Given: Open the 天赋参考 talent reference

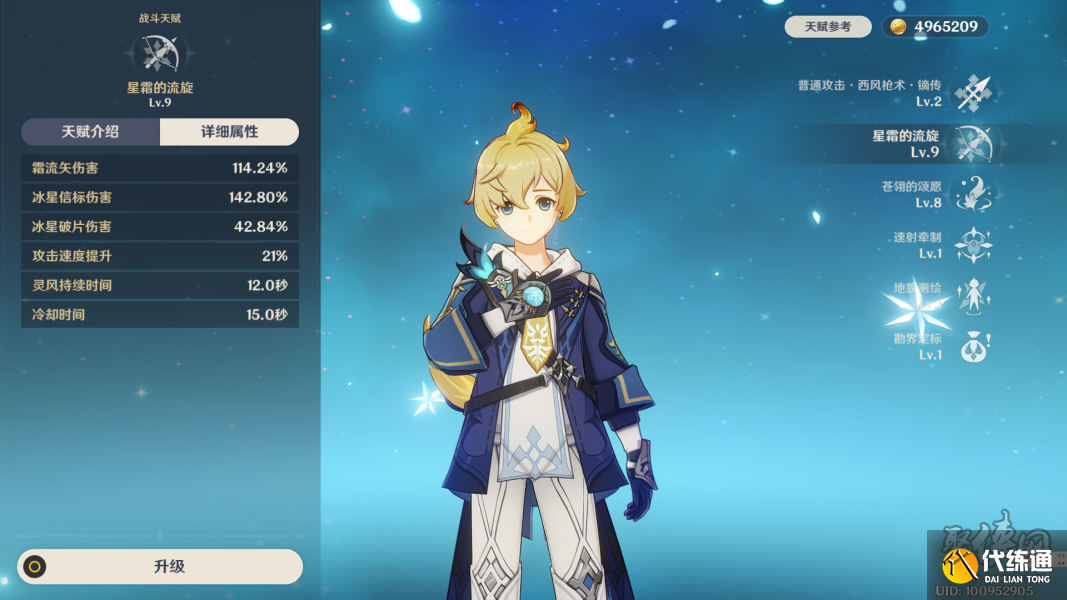Looking at the screenshot, I should pos(827,27).
